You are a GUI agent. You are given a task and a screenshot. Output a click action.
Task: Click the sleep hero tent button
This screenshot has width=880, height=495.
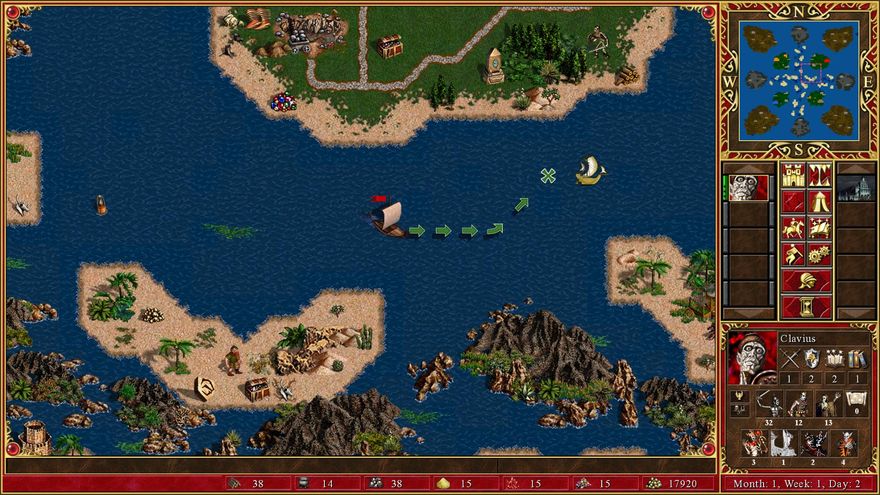(x=820, y=202)
